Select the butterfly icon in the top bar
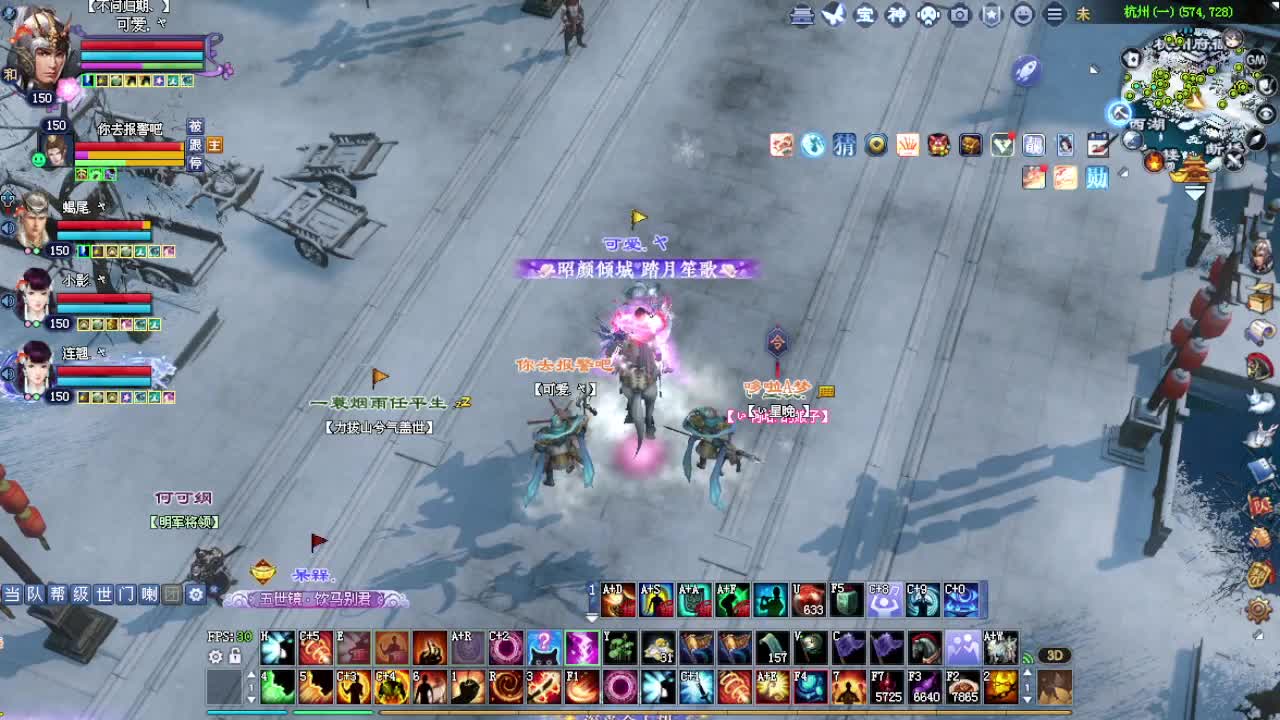 tap(832, 15)
